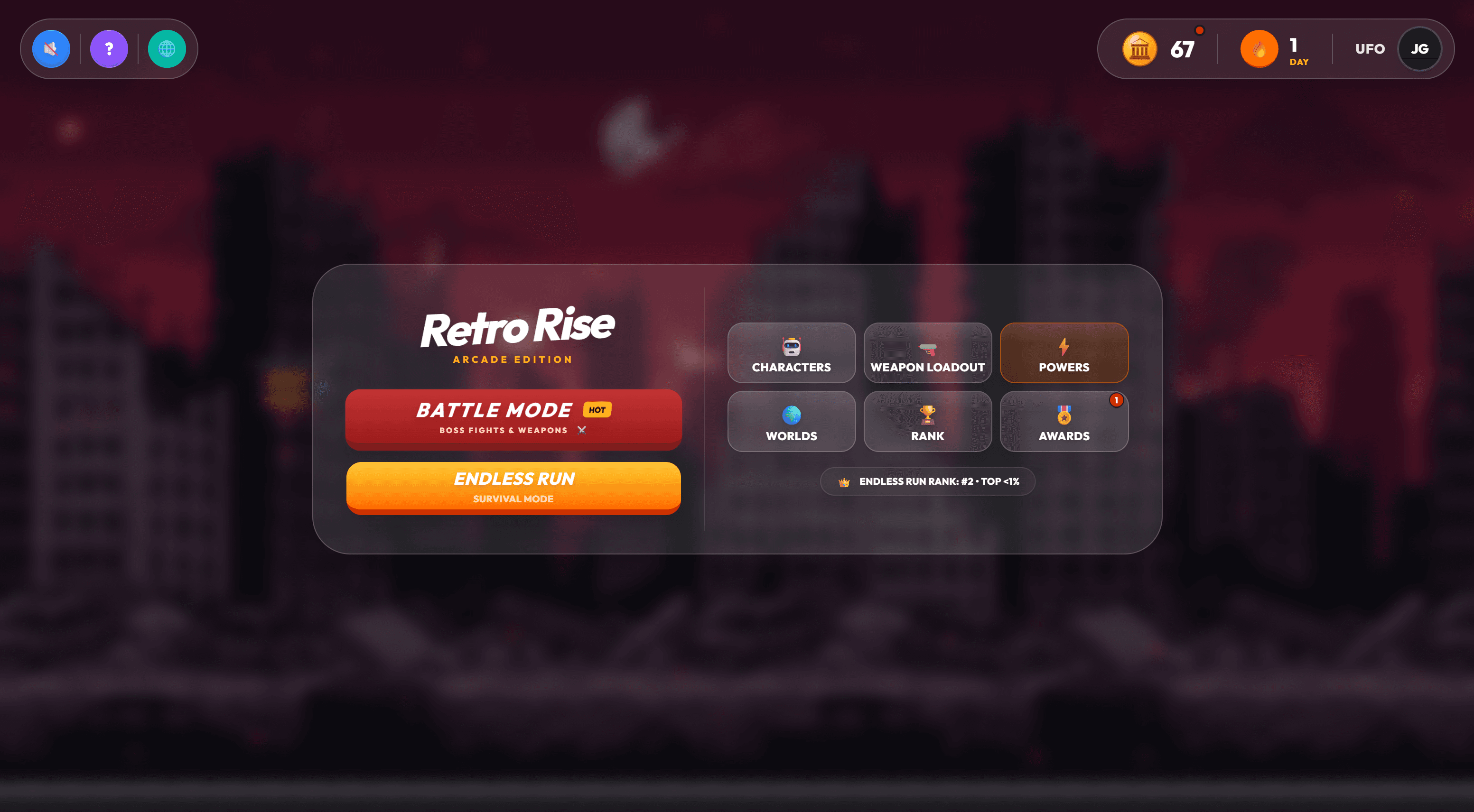1474x812 pixels.
Task: Click the UFO label in header
Action: coord(1370,49)
